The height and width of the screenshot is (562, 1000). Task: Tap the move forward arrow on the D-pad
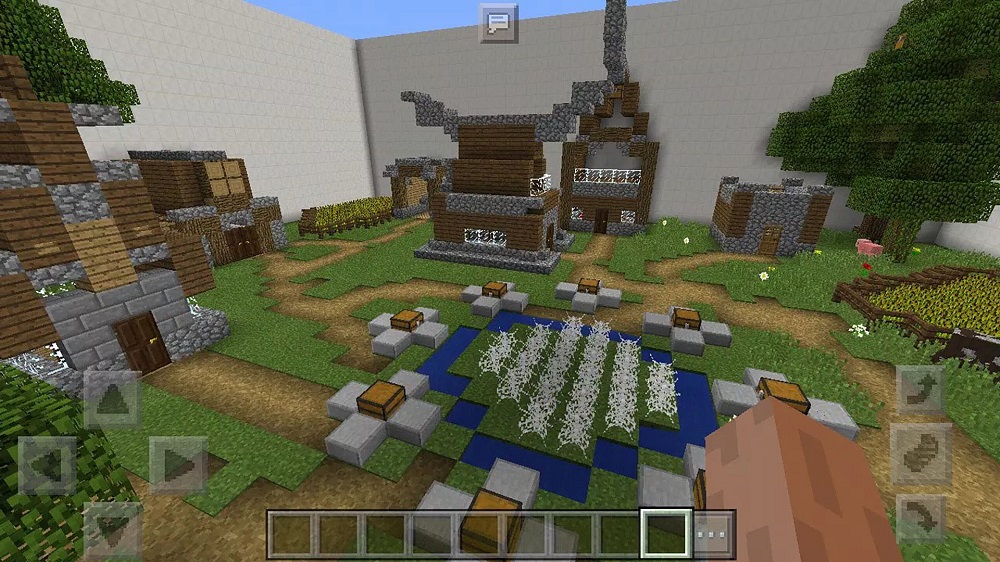coord(112,399)
